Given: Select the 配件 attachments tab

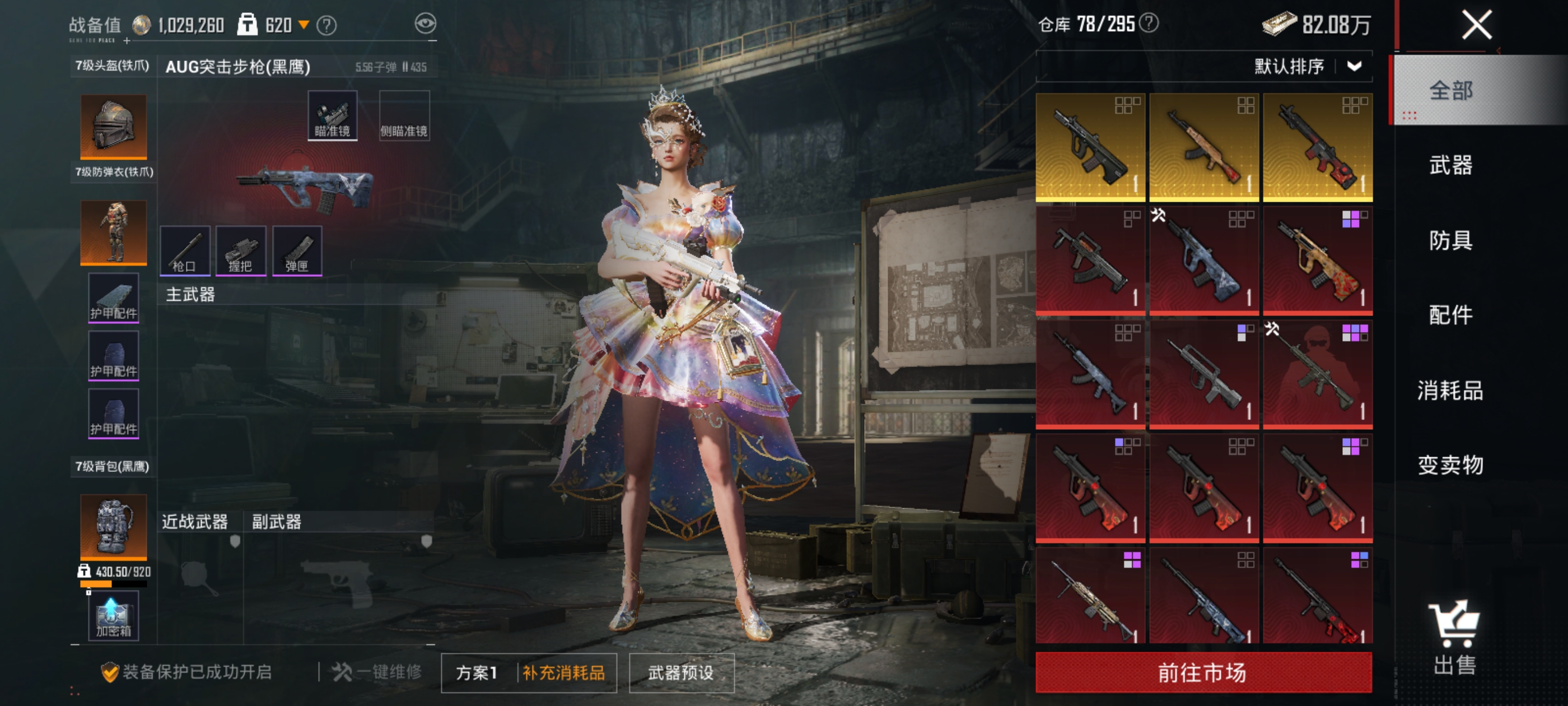Looking at the screenshot, I should tap(1450, 315).
